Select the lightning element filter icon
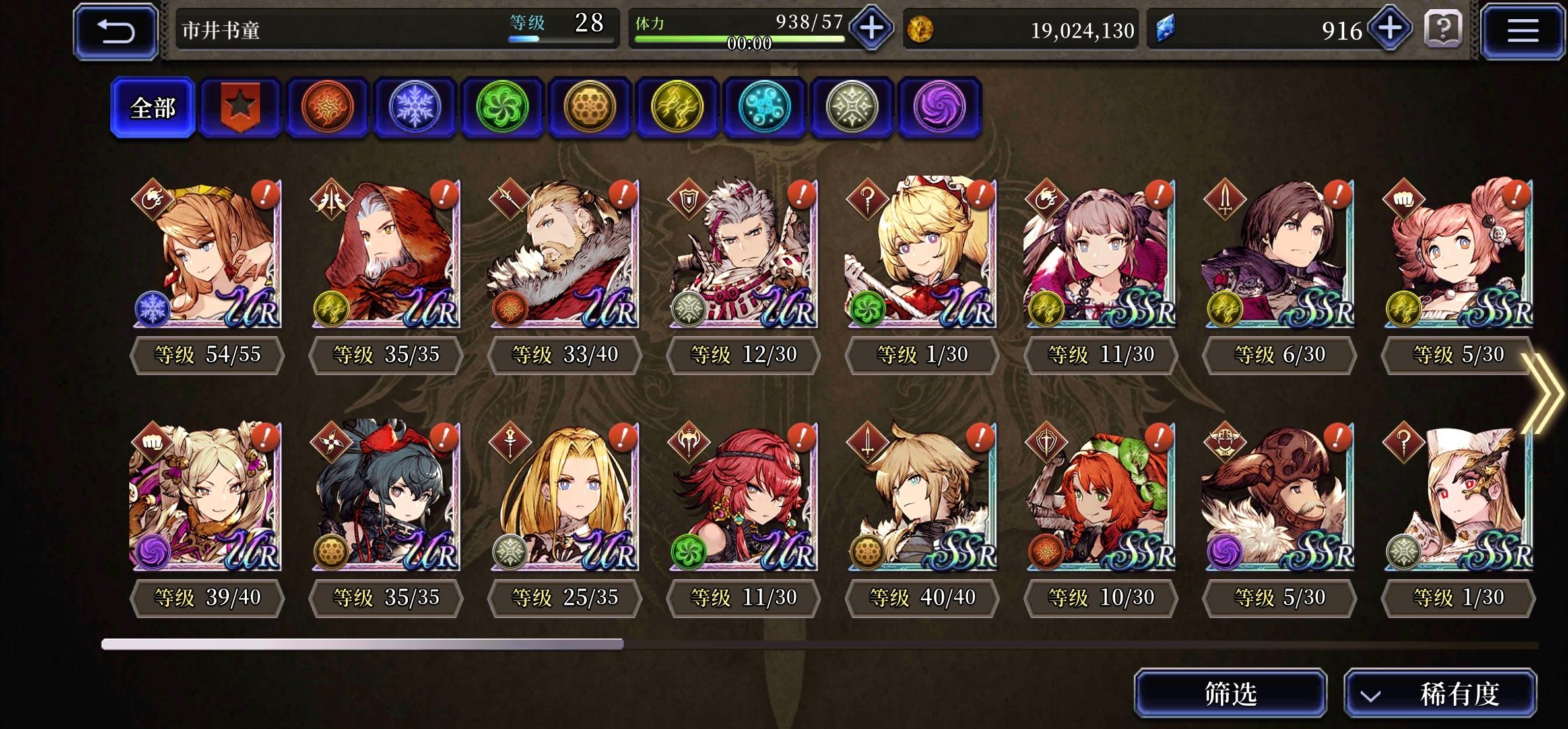Viewport: 1568px width, 729px height. 678,109
